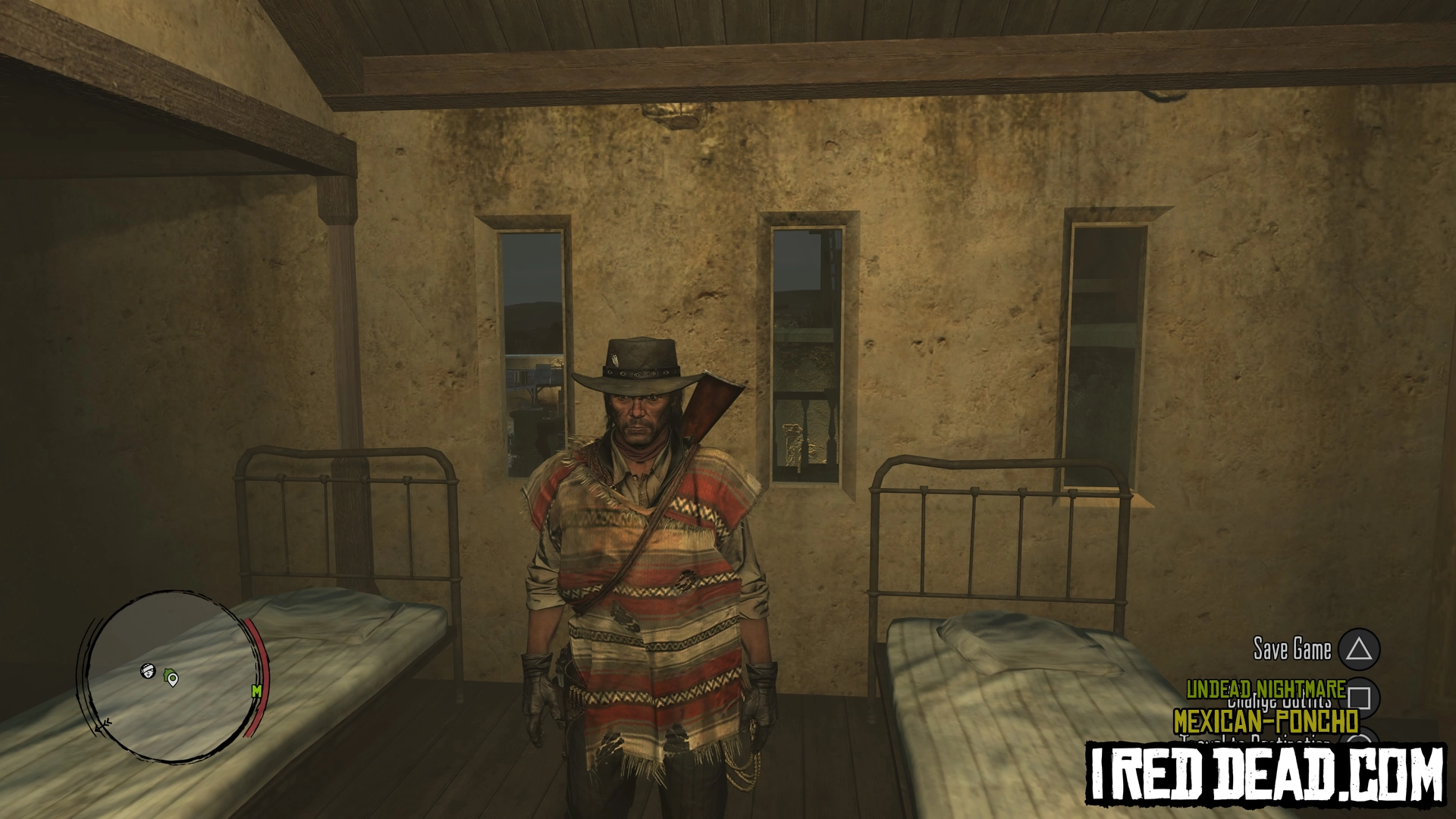The width and height of the screenshot is (1456, 819).
Task: Open the circular minimap
Action: [173, 676]
